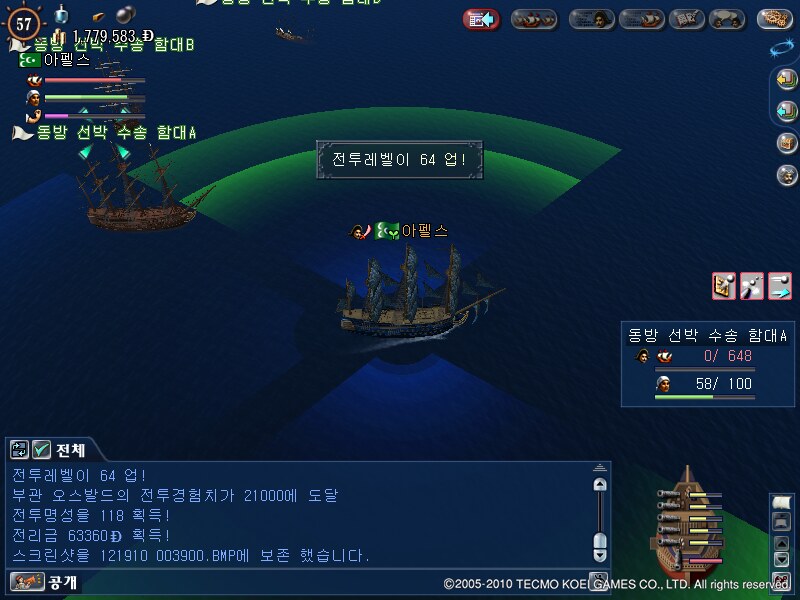The image size is (800, 600).
Task: Click the chat window swap-arrows button
Action: coord(20,450)
